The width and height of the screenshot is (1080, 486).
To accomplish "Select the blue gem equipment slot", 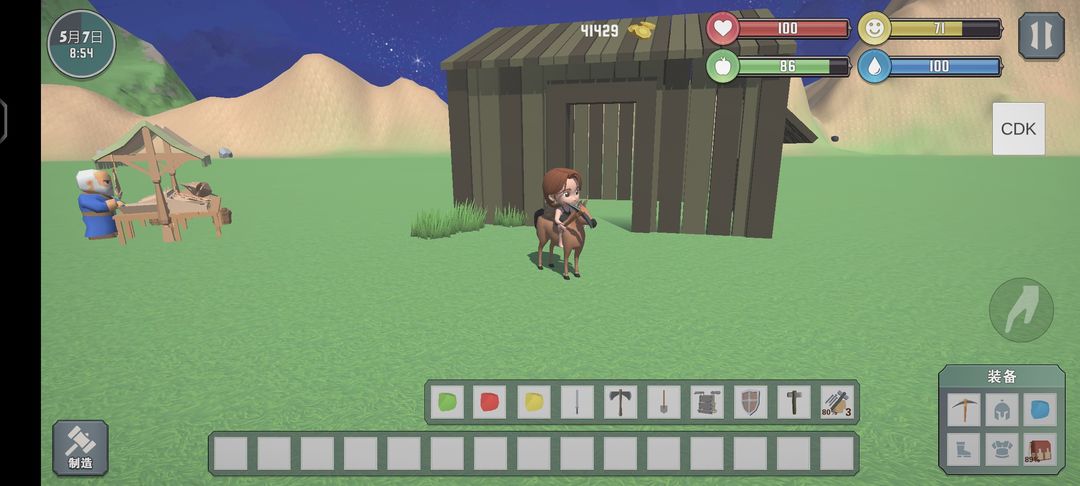I will [1040, 408].
